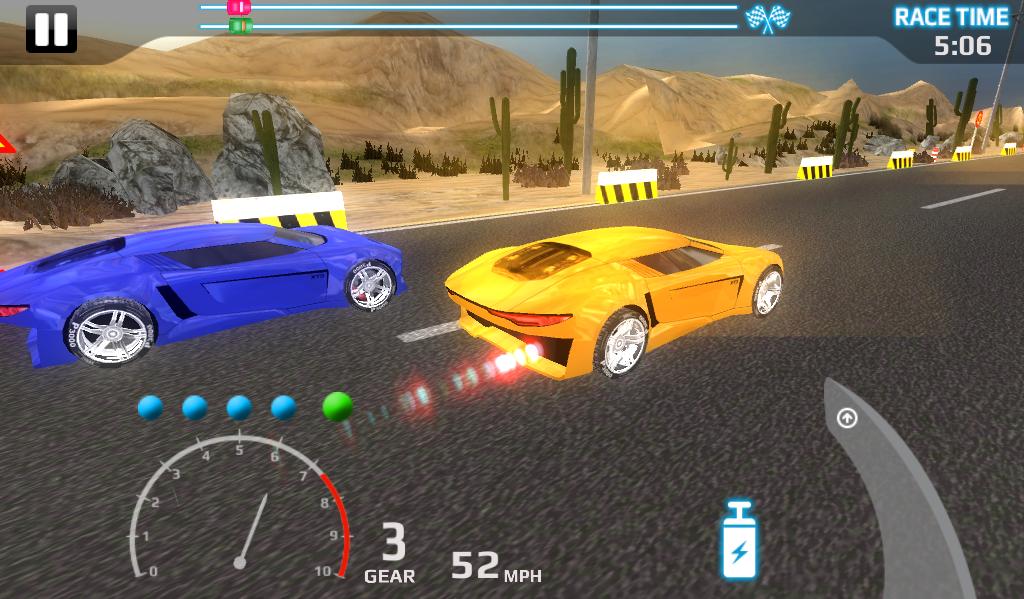Image resolution: width=1024 pixels, height=599 pixels.
Task: Pause the race
Action: [50, 29]
